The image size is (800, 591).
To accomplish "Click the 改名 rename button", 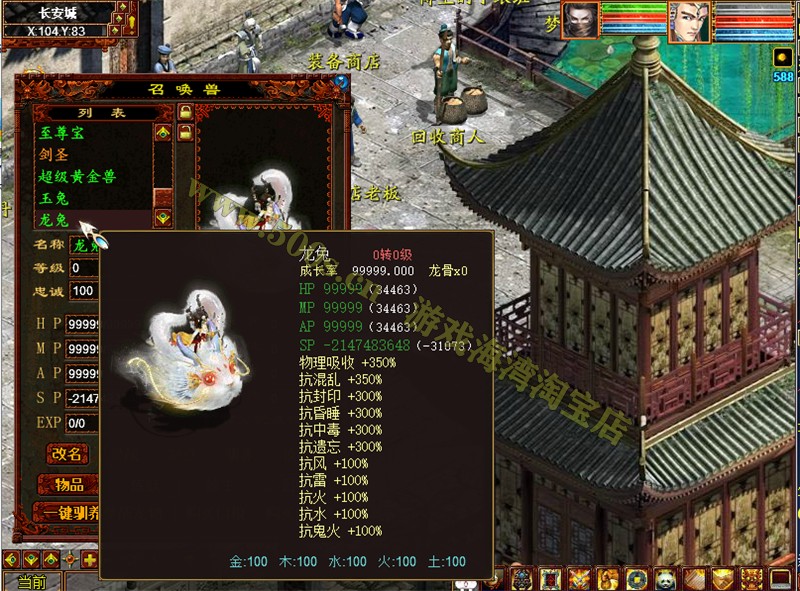I will pyautogui.click(x=67, y=454).
